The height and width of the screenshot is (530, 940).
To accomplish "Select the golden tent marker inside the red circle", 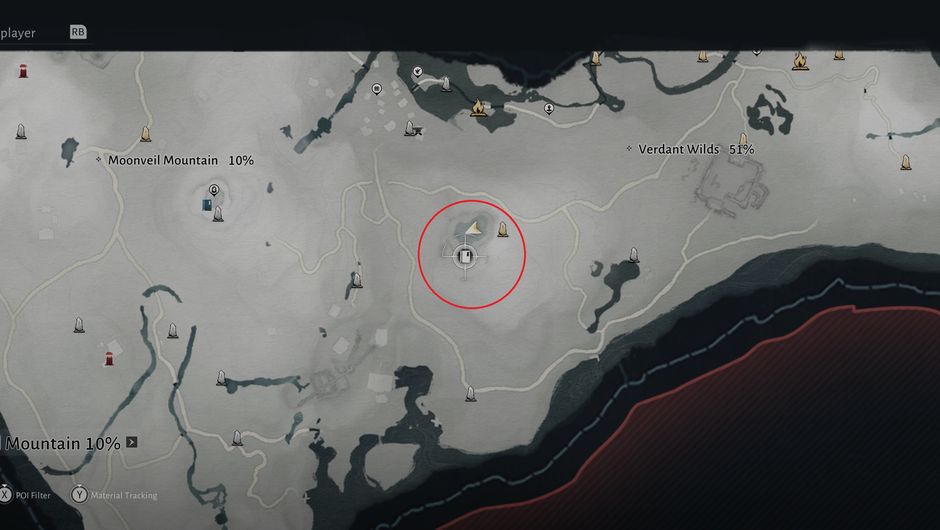I will (x=474, y=228).
